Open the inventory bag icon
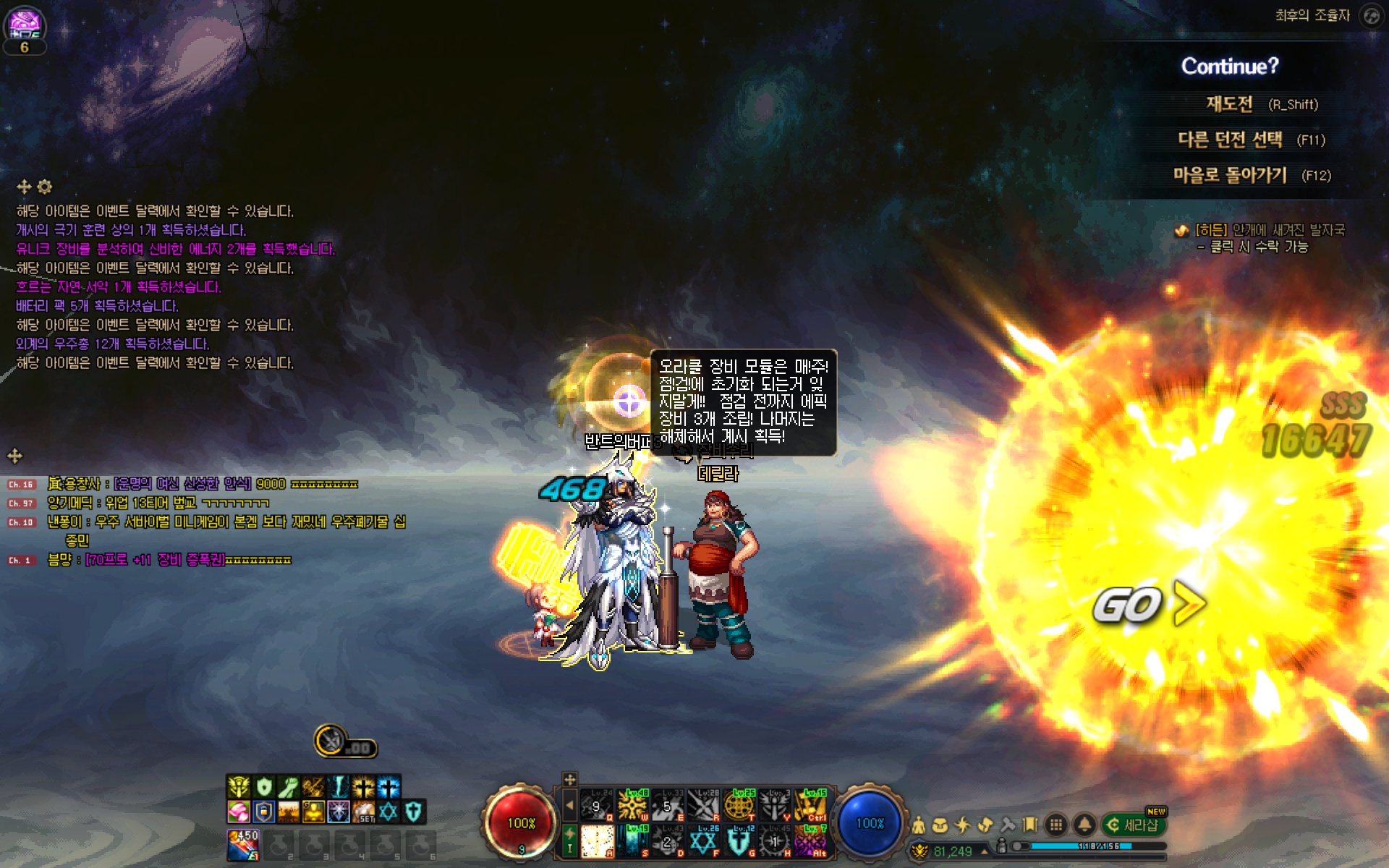 [x=940, y=825]
